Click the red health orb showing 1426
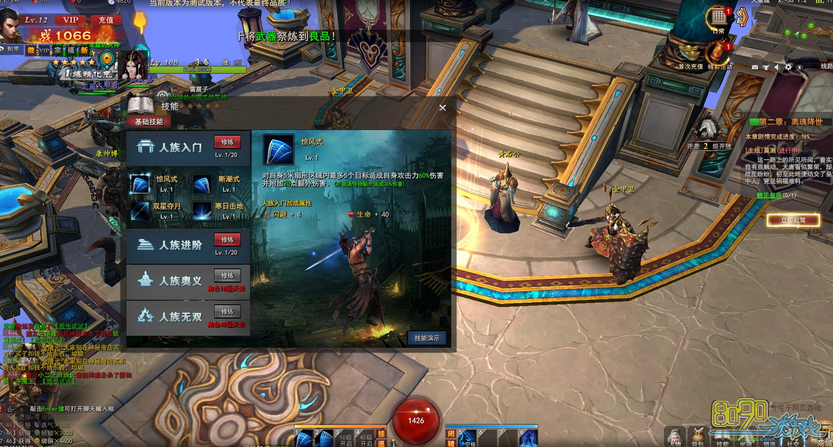This screenshot has height=447, width=833. (x=416, y=420)
